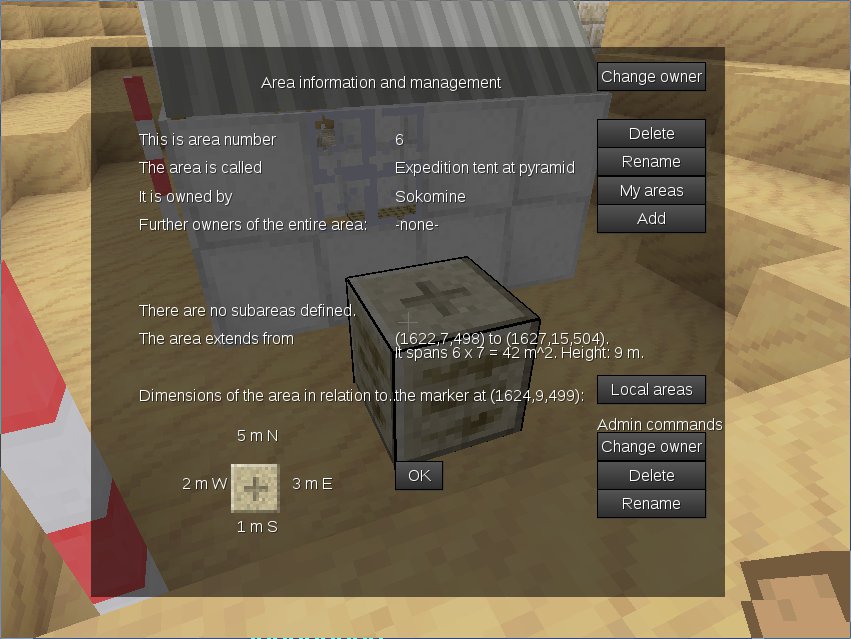The width and height of the screenshot is (851, 639).
Task: Show Local areas around the marker
Action: pyautogui.click(x=651, y=389)
